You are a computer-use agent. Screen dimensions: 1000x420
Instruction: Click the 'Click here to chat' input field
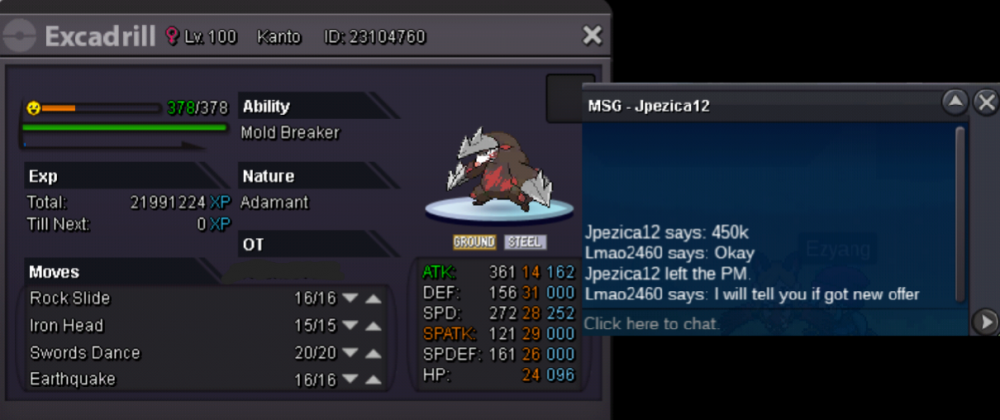click(770, 323)
